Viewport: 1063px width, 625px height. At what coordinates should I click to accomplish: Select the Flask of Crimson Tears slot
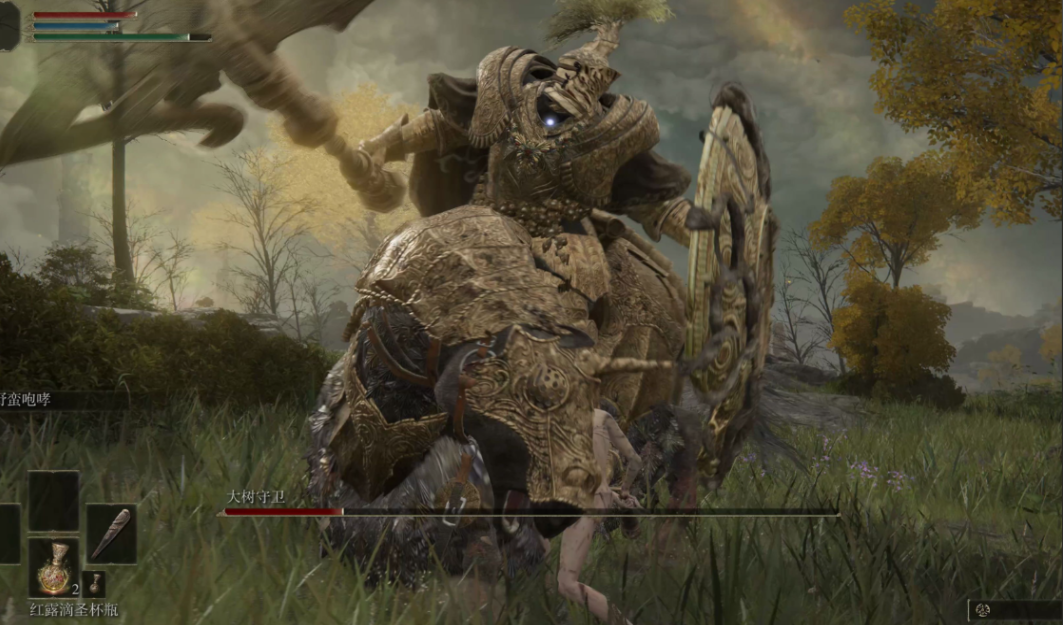[53, 568]
